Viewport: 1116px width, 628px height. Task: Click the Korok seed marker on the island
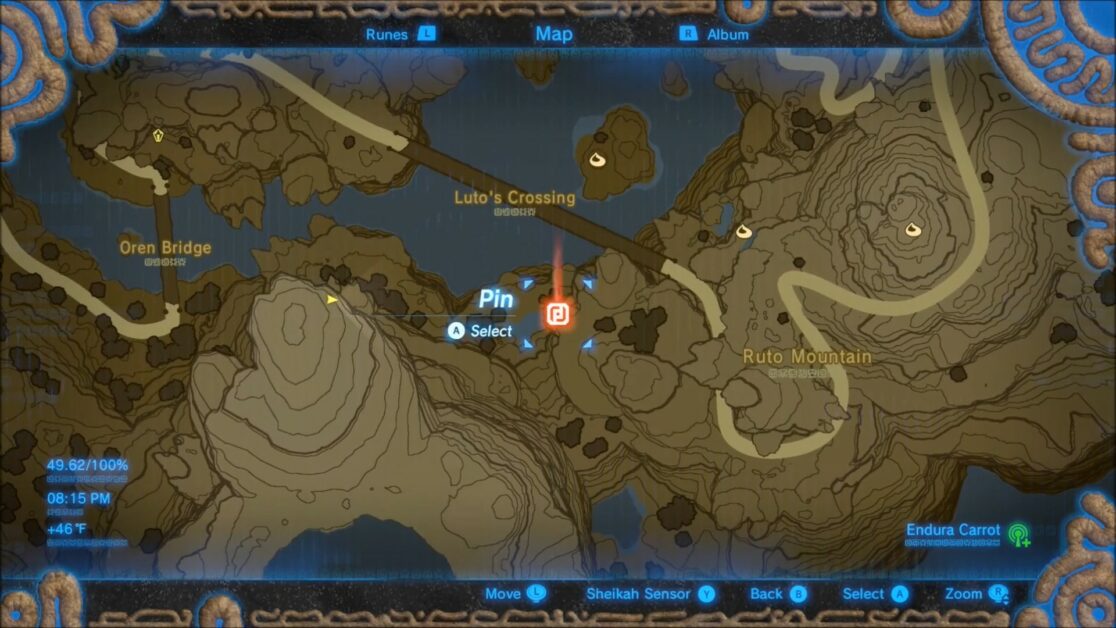coord(601,160)
